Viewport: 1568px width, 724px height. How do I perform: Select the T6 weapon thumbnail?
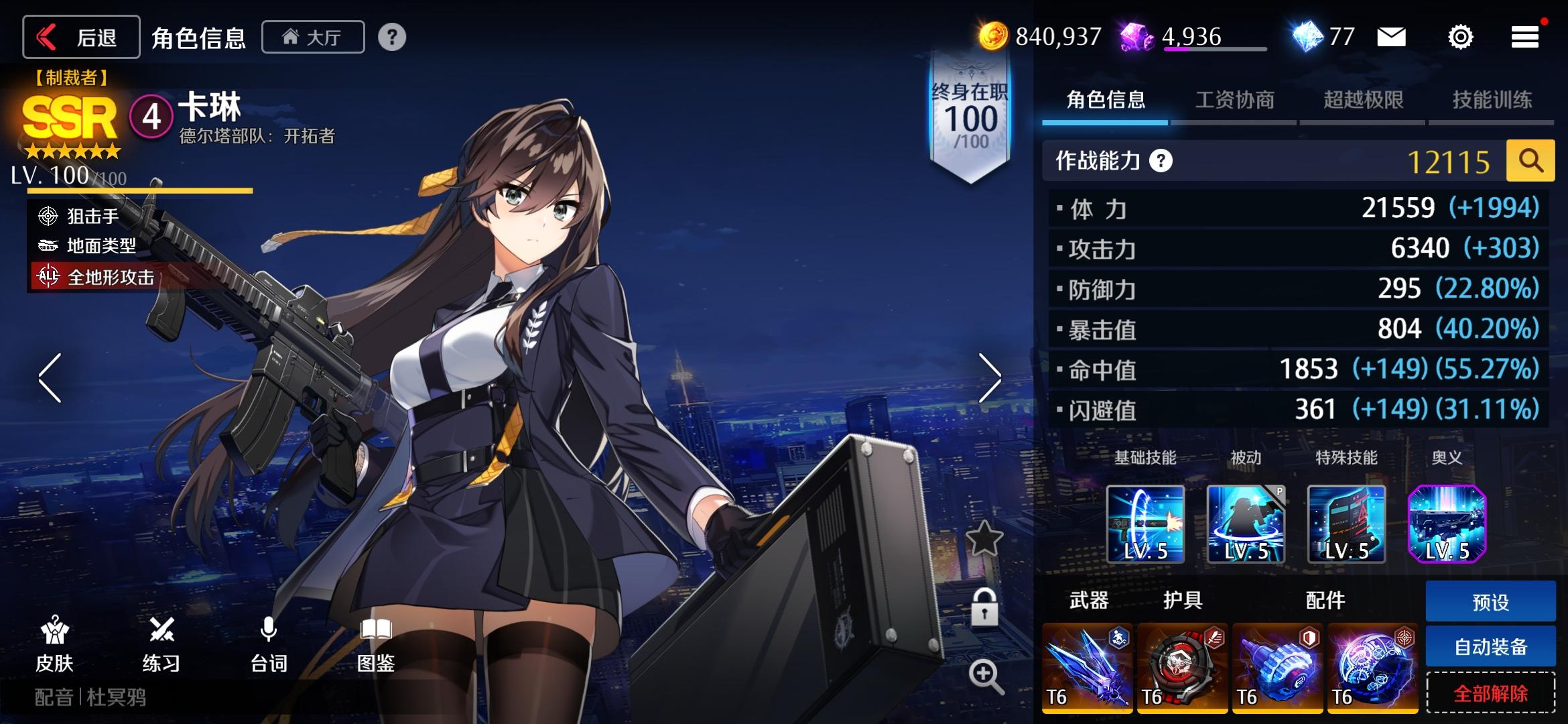1087,667
